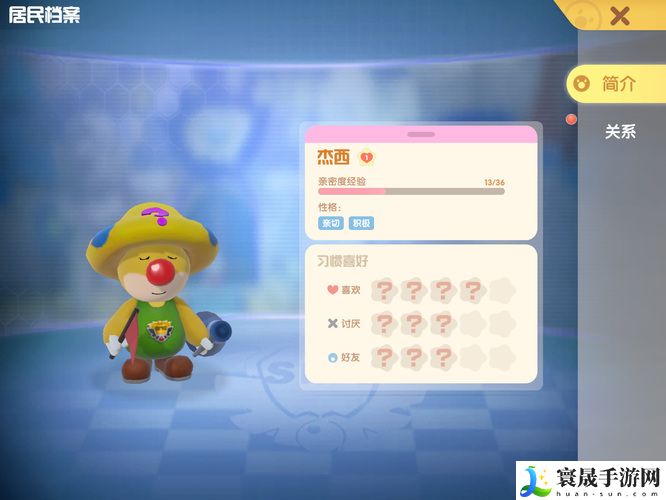Collapse the info card top handle

coord(421,134)
